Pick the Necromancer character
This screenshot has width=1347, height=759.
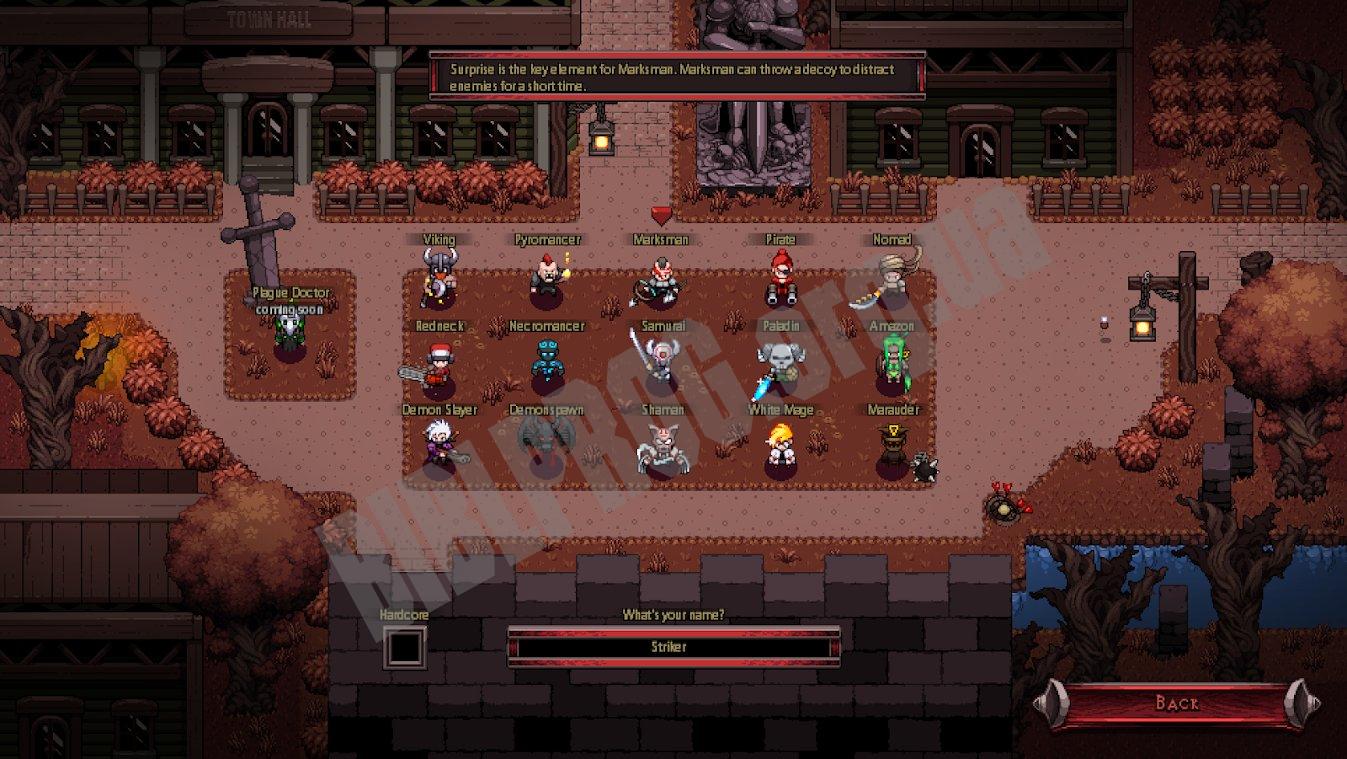point(546,363)
